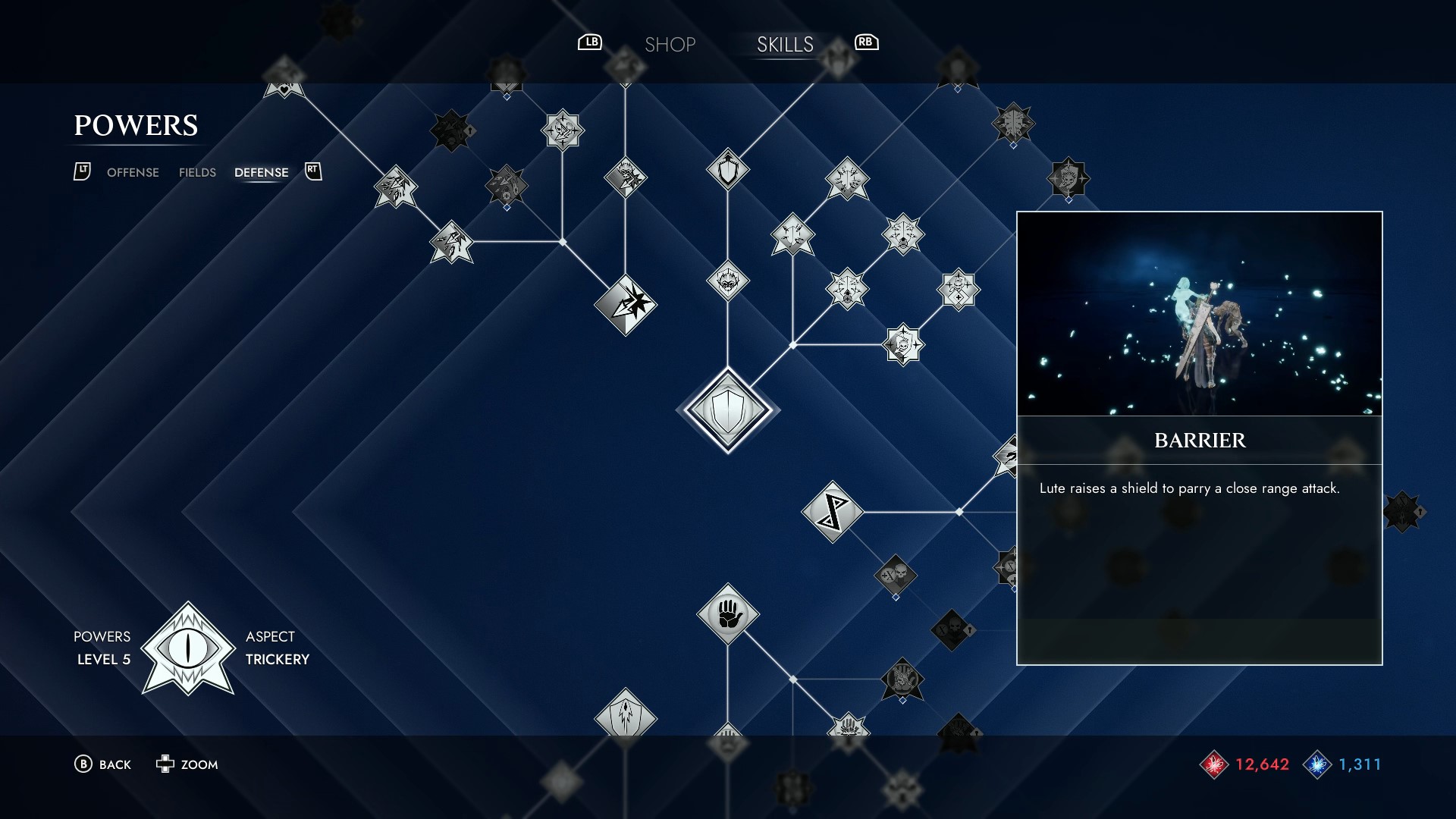The height and width of the screenshot is (819, 1456).
Task: Select the hourglass rune skill node
Action: (832, 510)
